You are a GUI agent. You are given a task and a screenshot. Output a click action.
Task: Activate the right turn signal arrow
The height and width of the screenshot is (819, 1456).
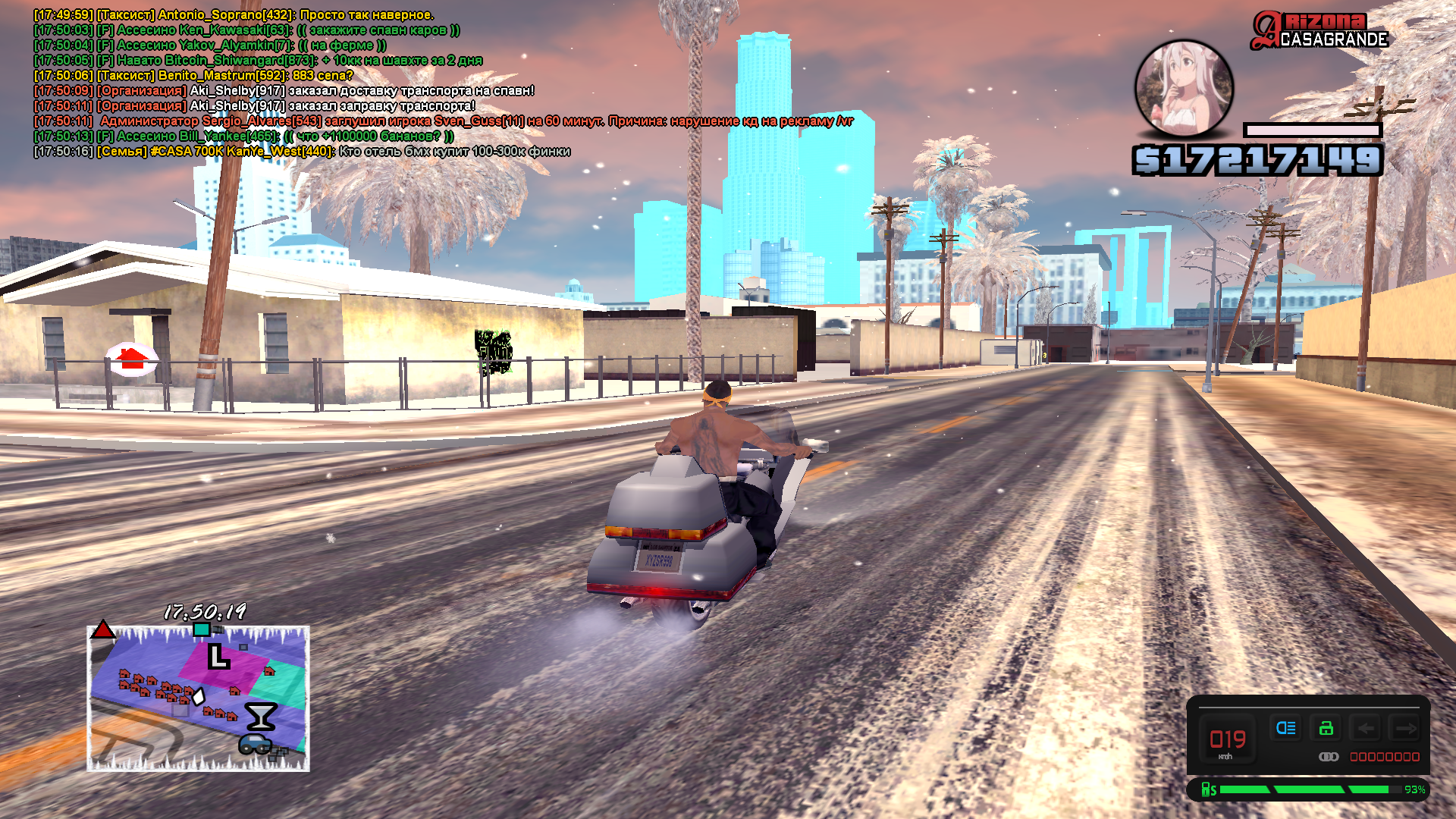(1406, 729)
